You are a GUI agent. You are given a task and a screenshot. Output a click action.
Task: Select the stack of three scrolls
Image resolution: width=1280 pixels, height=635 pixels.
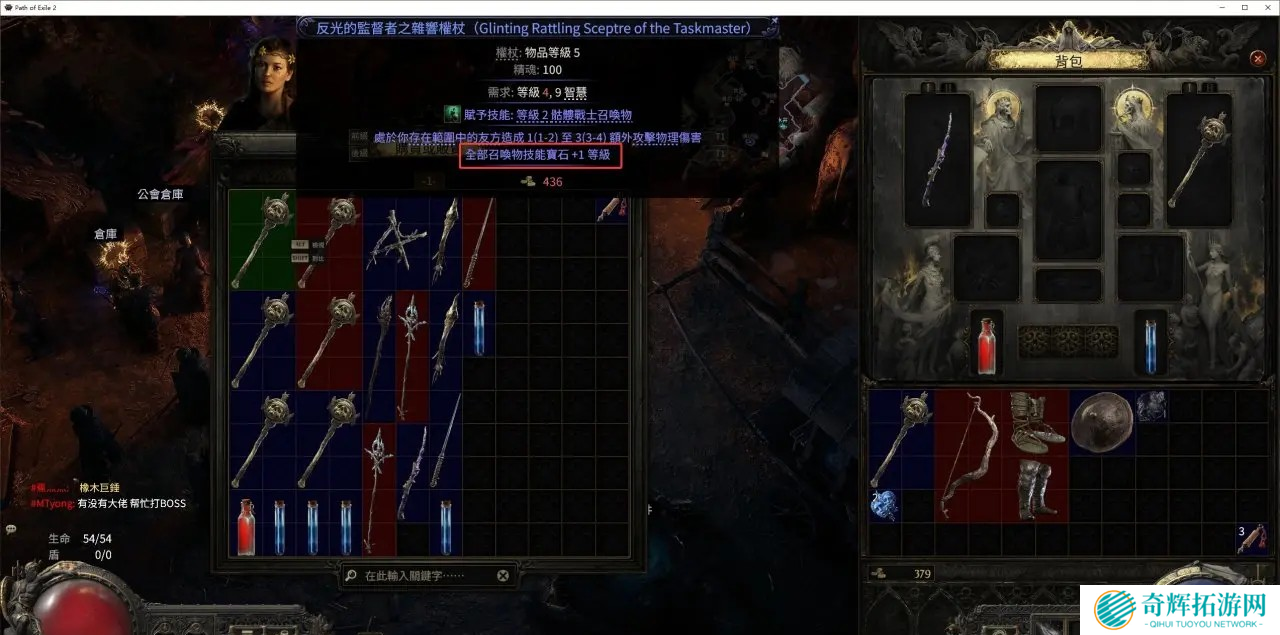point(1250,538)
